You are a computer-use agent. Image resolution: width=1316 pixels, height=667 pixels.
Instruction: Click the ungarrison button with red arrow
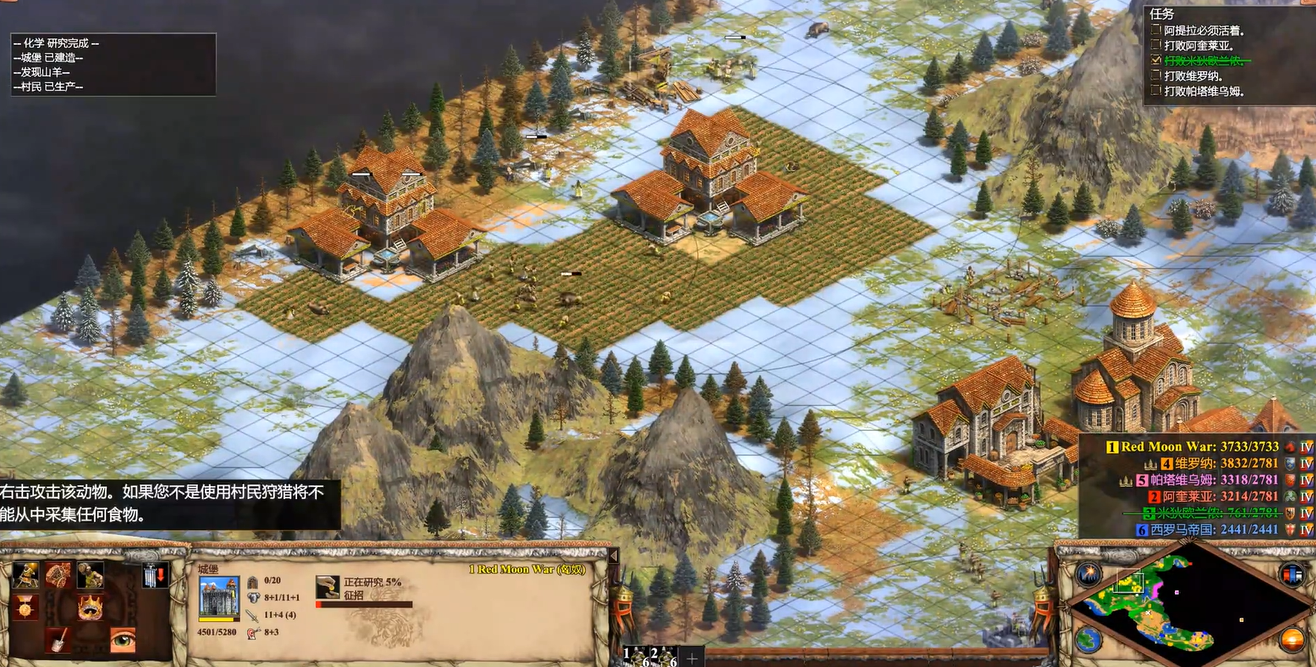(x=155, y=575)
